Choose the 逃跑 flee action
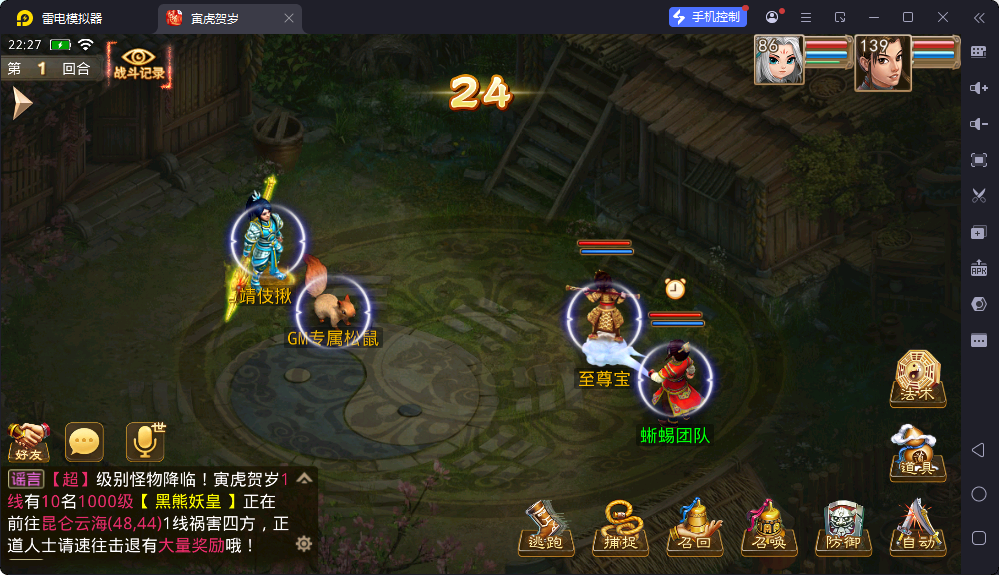 [545, 527]
